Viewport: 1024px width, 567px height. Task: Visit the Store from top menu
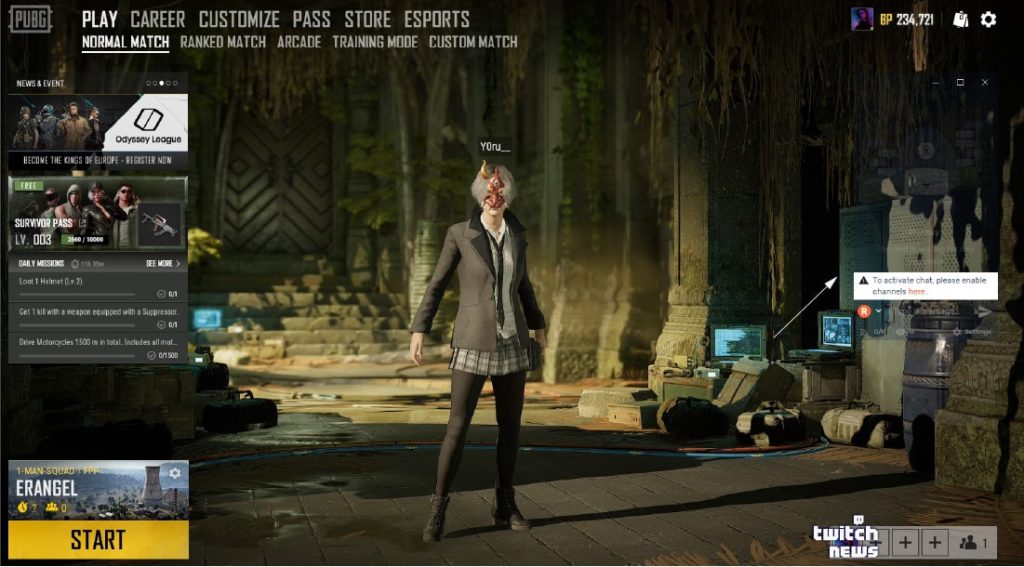point(368,19)
